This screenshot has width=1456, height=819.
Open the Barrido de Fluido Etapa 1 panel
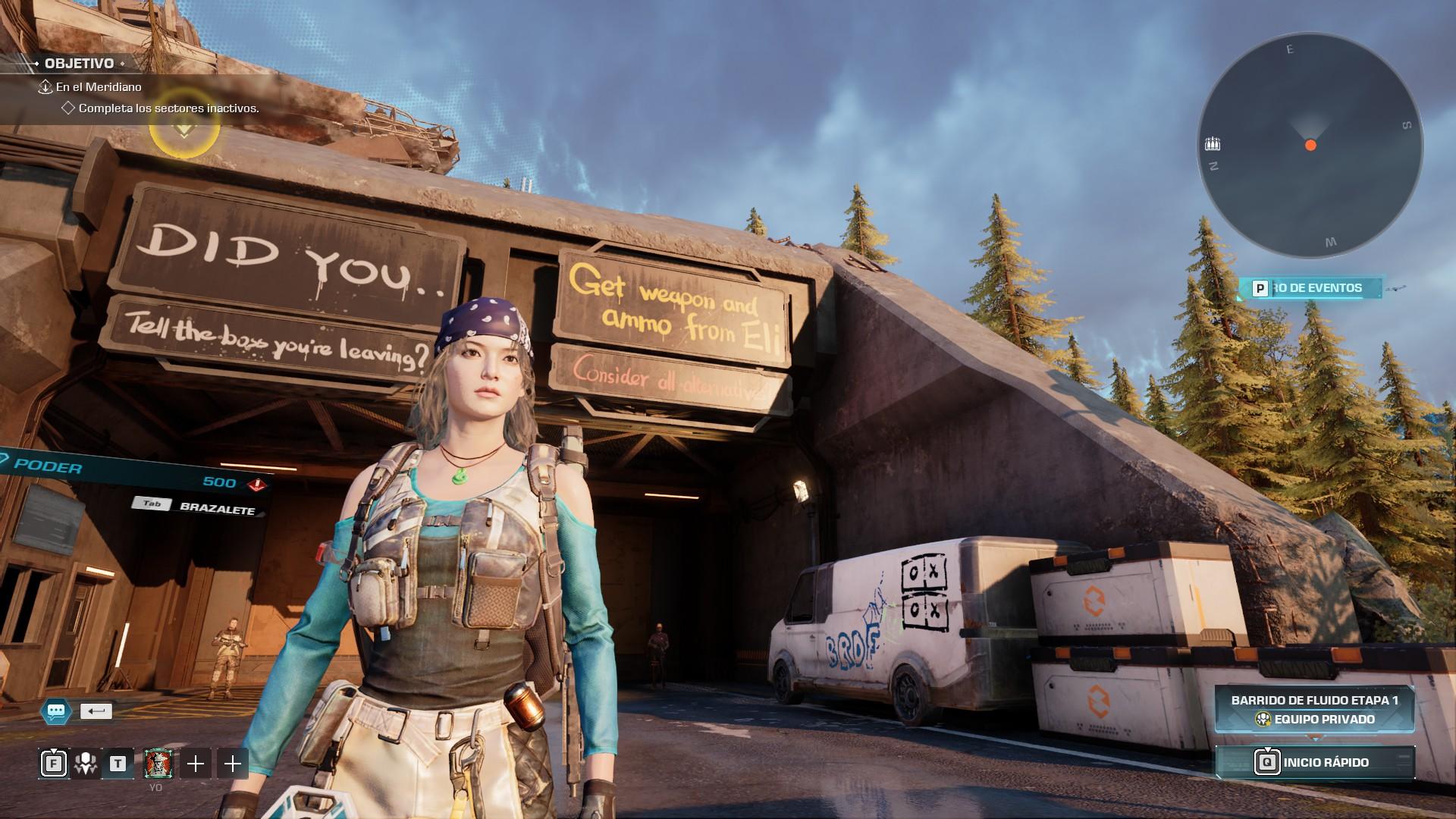1314,709
